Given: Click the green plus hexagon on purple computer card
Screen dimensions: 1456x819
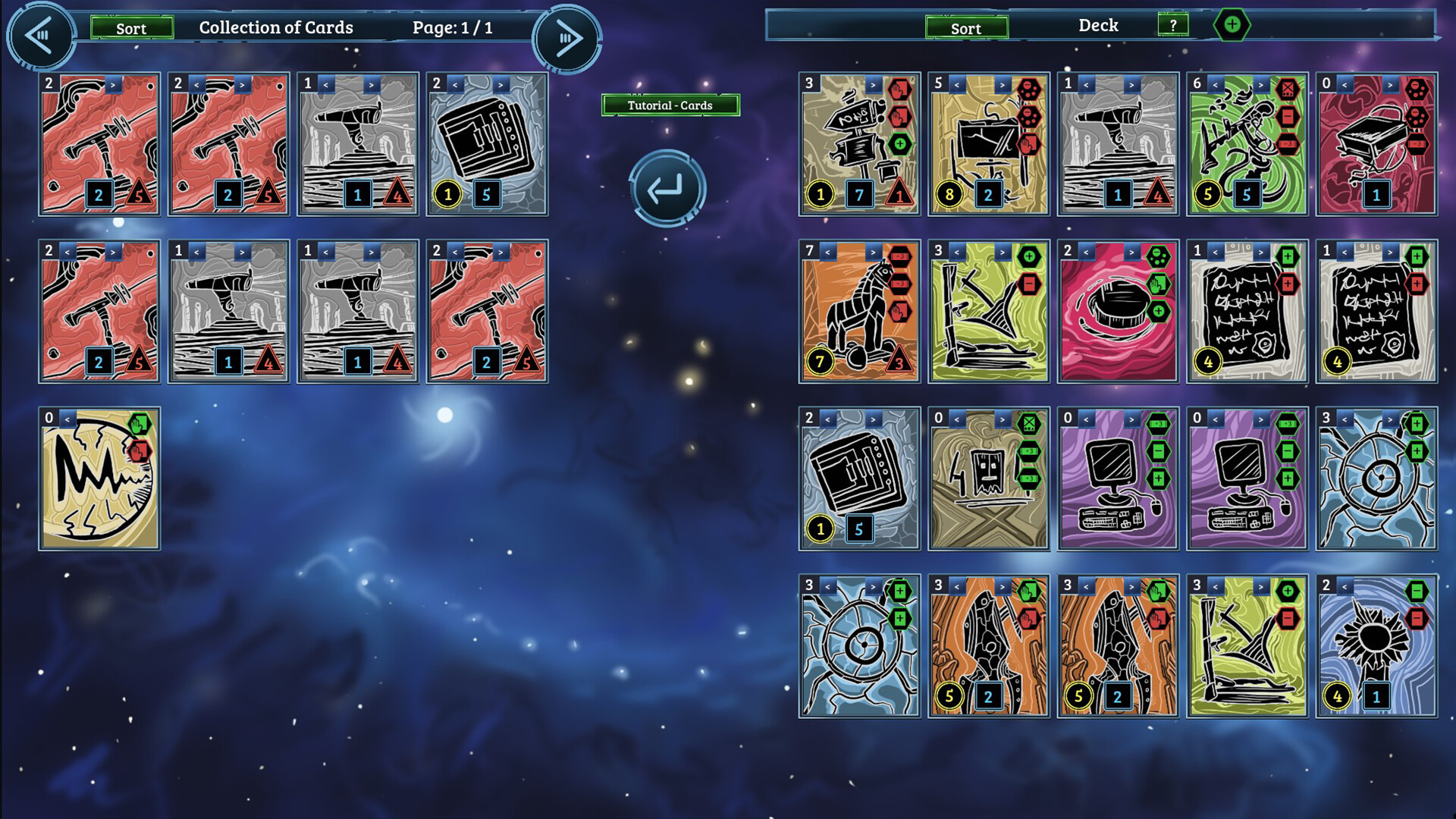Looking at the screenshot, I should click(x=1160, y=479).
